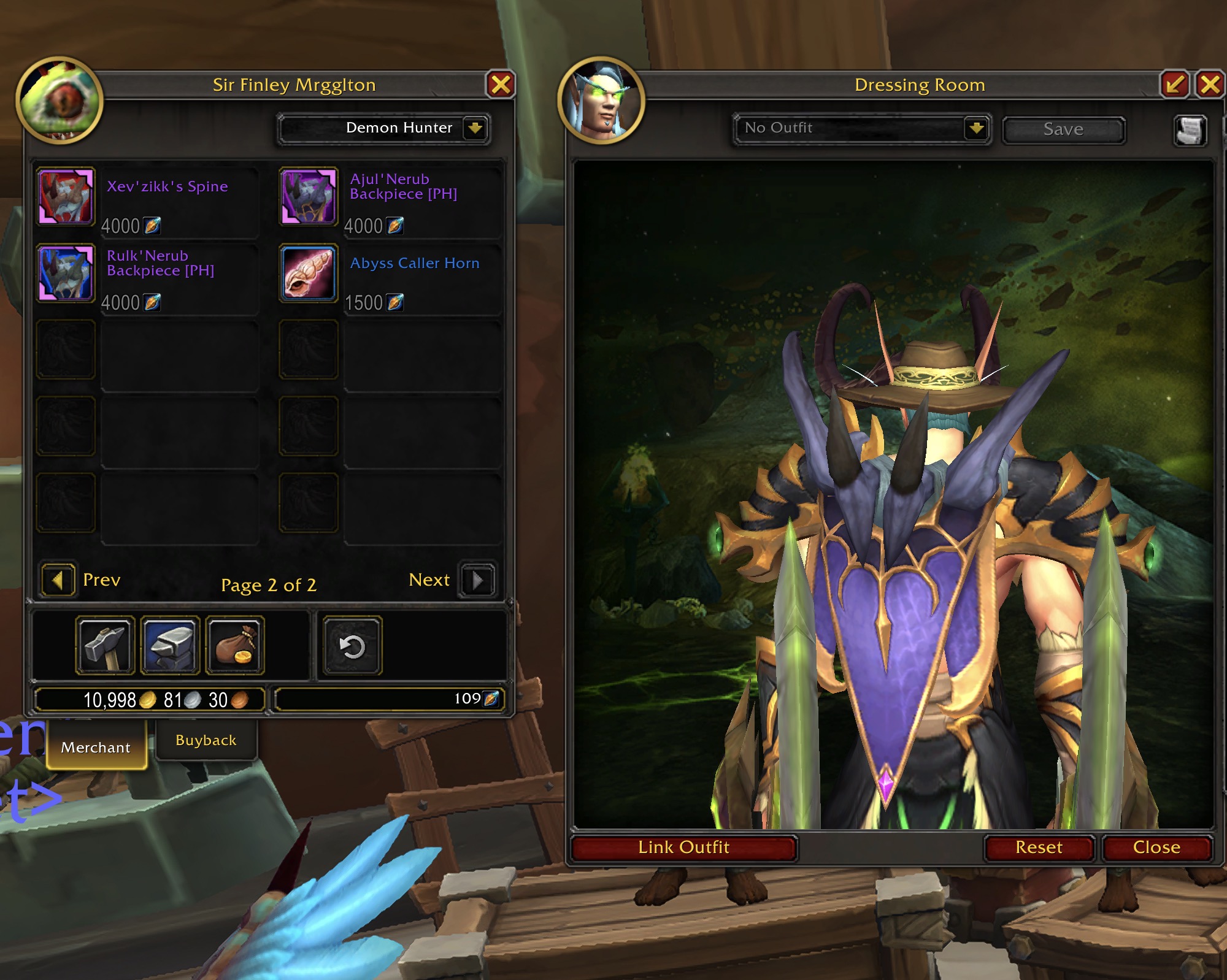Select the Xev'zikk's Spine item

pyautogui.click(x=66, y=196)
